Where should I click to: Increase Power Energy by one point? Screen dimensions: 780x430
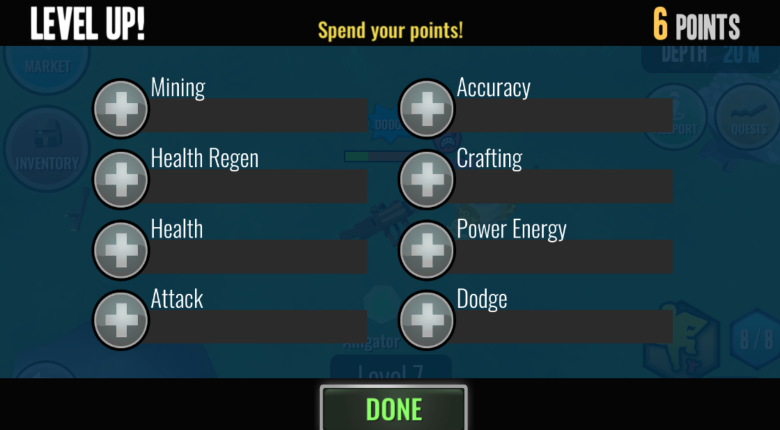(x=427, y=249)
